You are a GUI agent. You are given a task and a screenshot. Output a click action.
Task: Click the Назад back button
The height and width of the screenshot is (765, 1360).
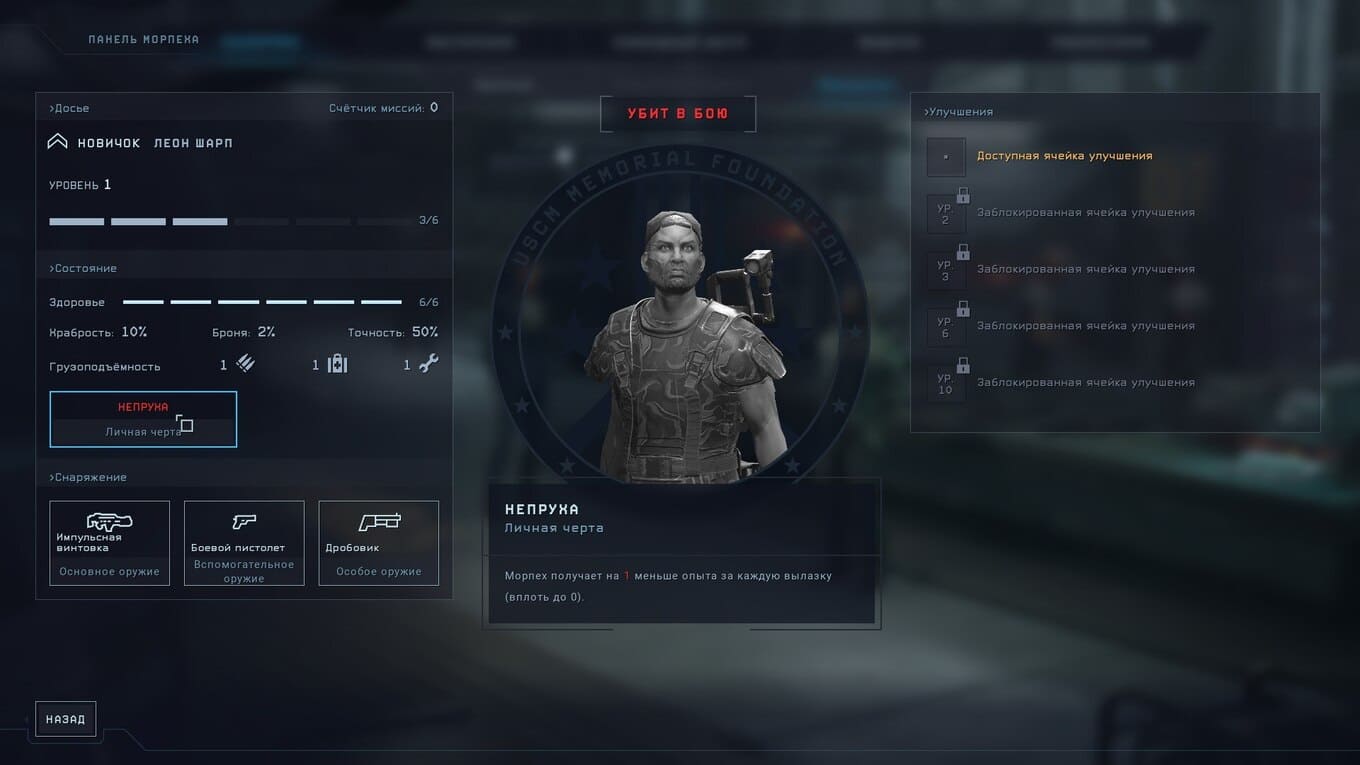[x=66, y=719]
